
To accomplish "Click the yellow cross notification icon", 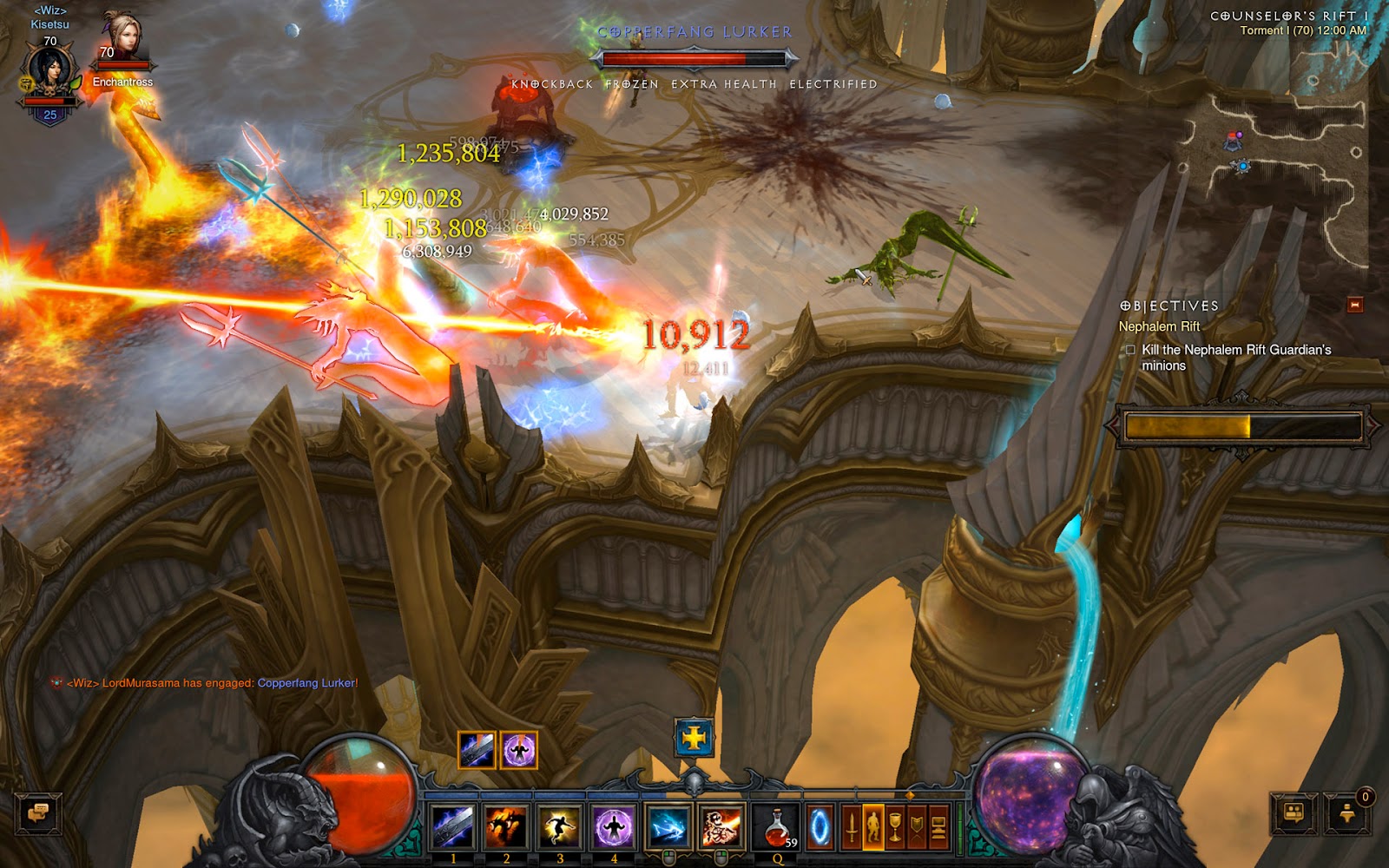I will 694,739.
